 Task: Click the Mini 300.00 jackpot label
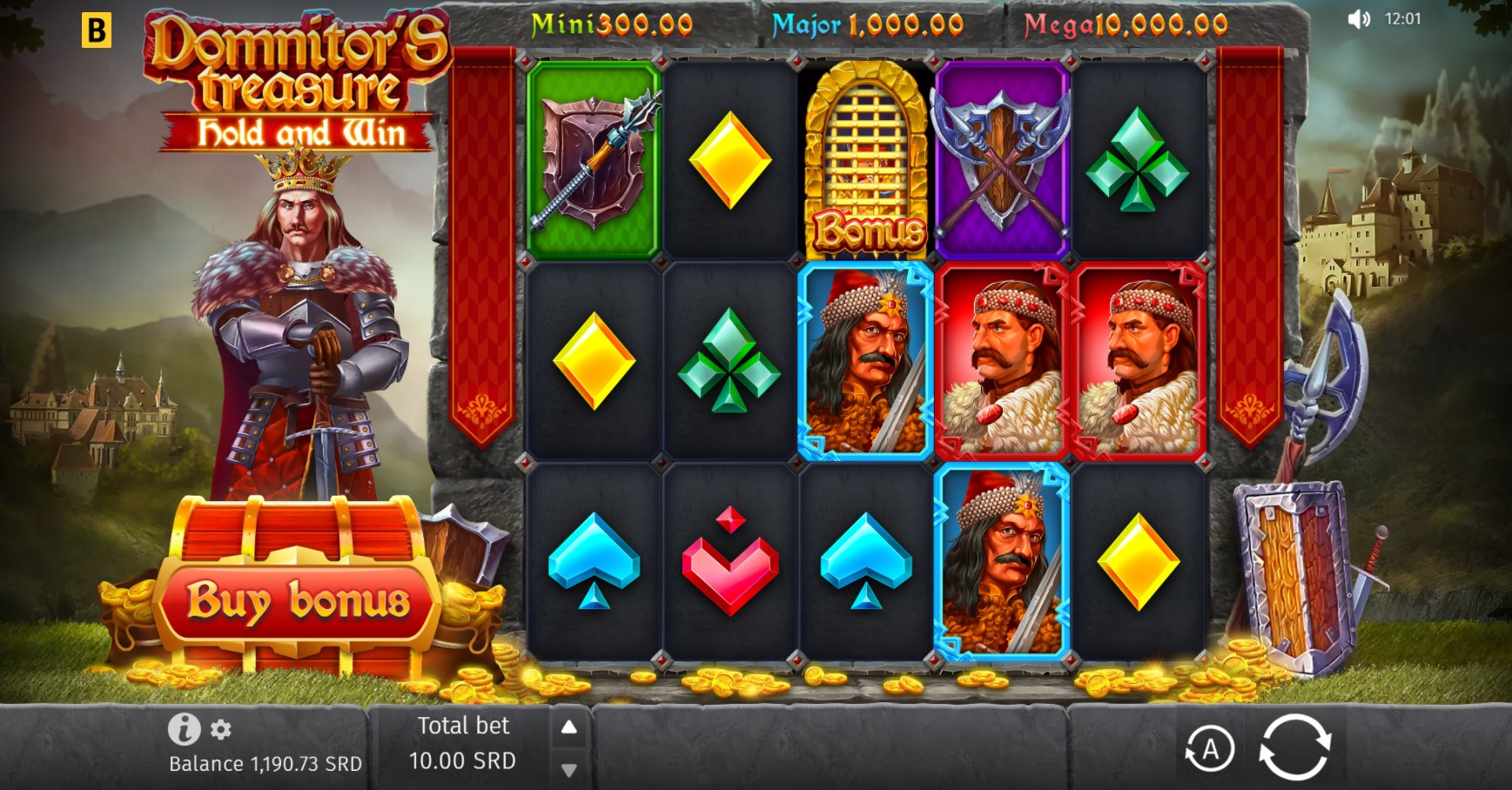click(609, 26)
